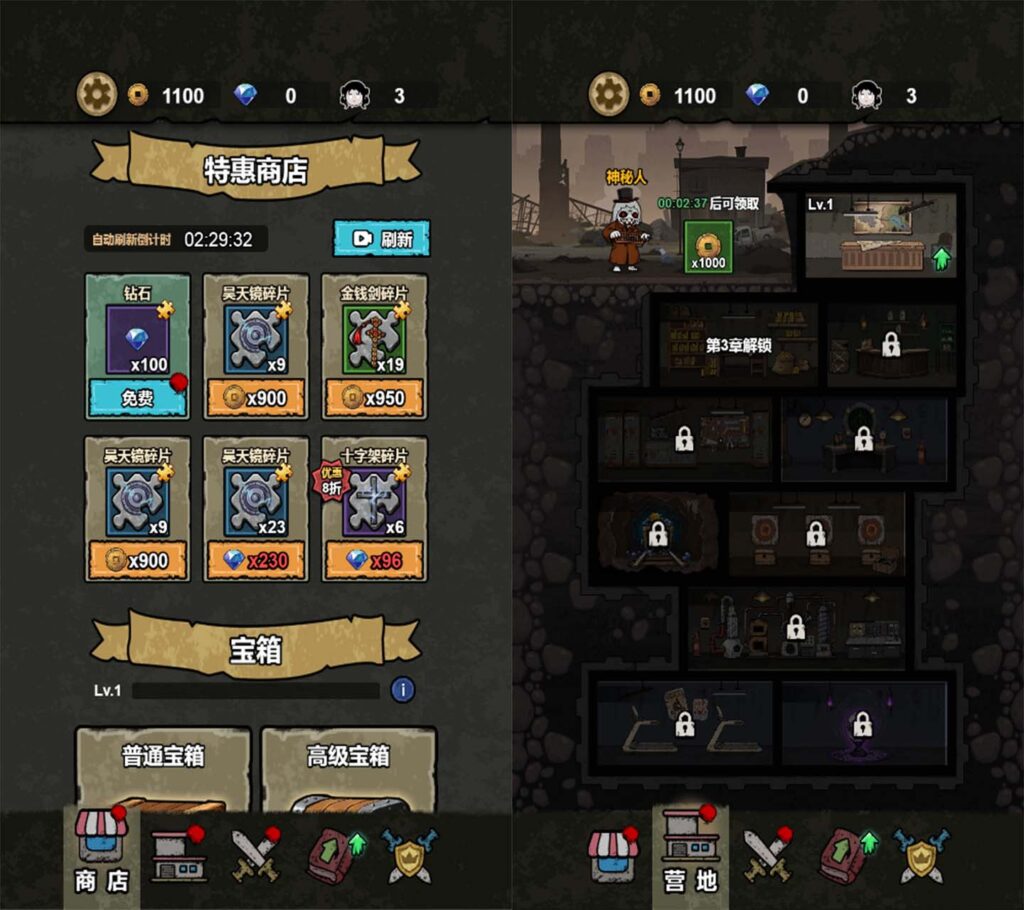Open shield and swords tab on camp screen
Image resolution: width=1024 pixels, height=910 pixels.
[920, 856]
